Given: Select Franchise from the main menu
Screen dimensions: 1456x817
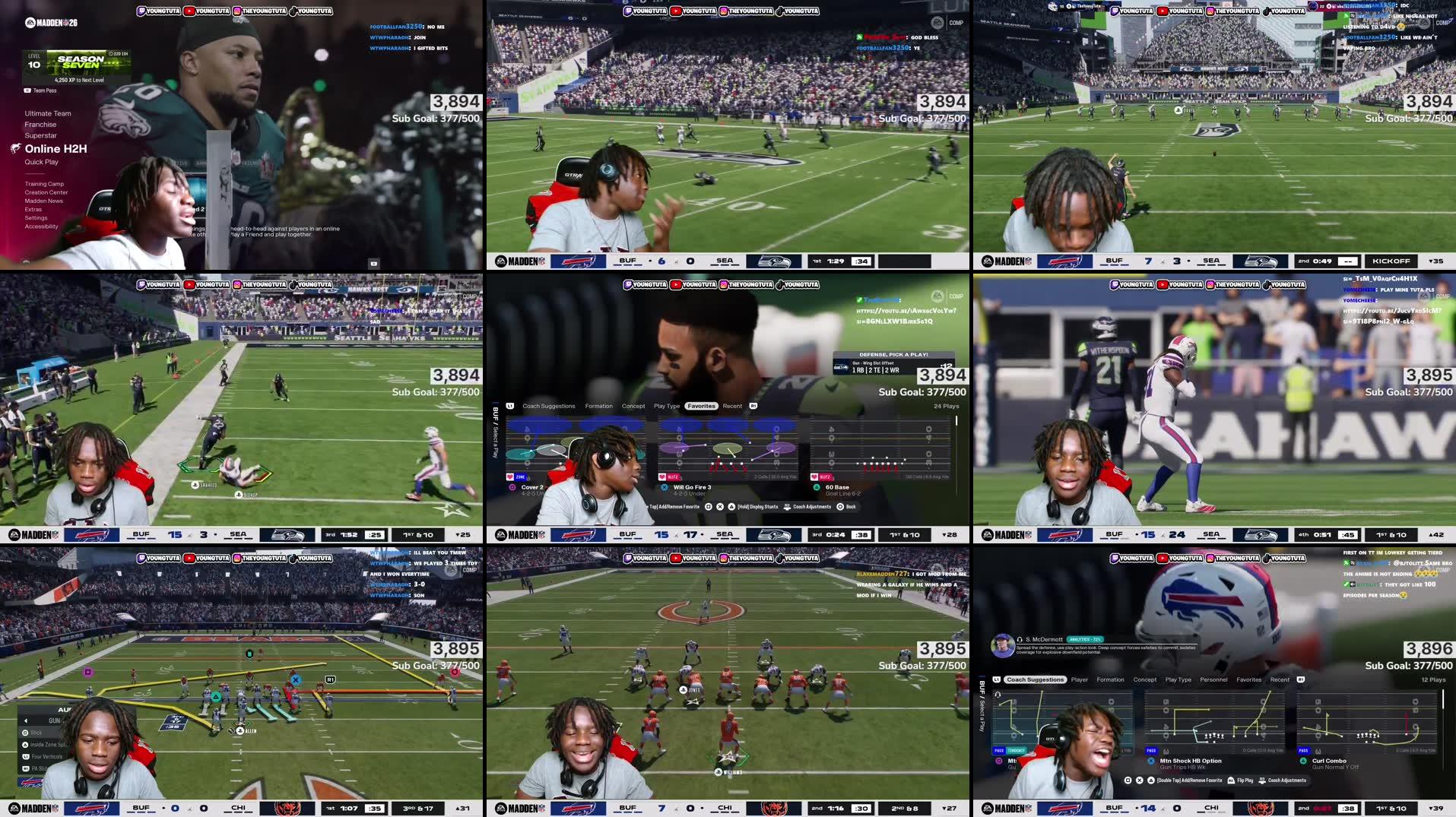Looking at the screenshot, I should (40, 125).
